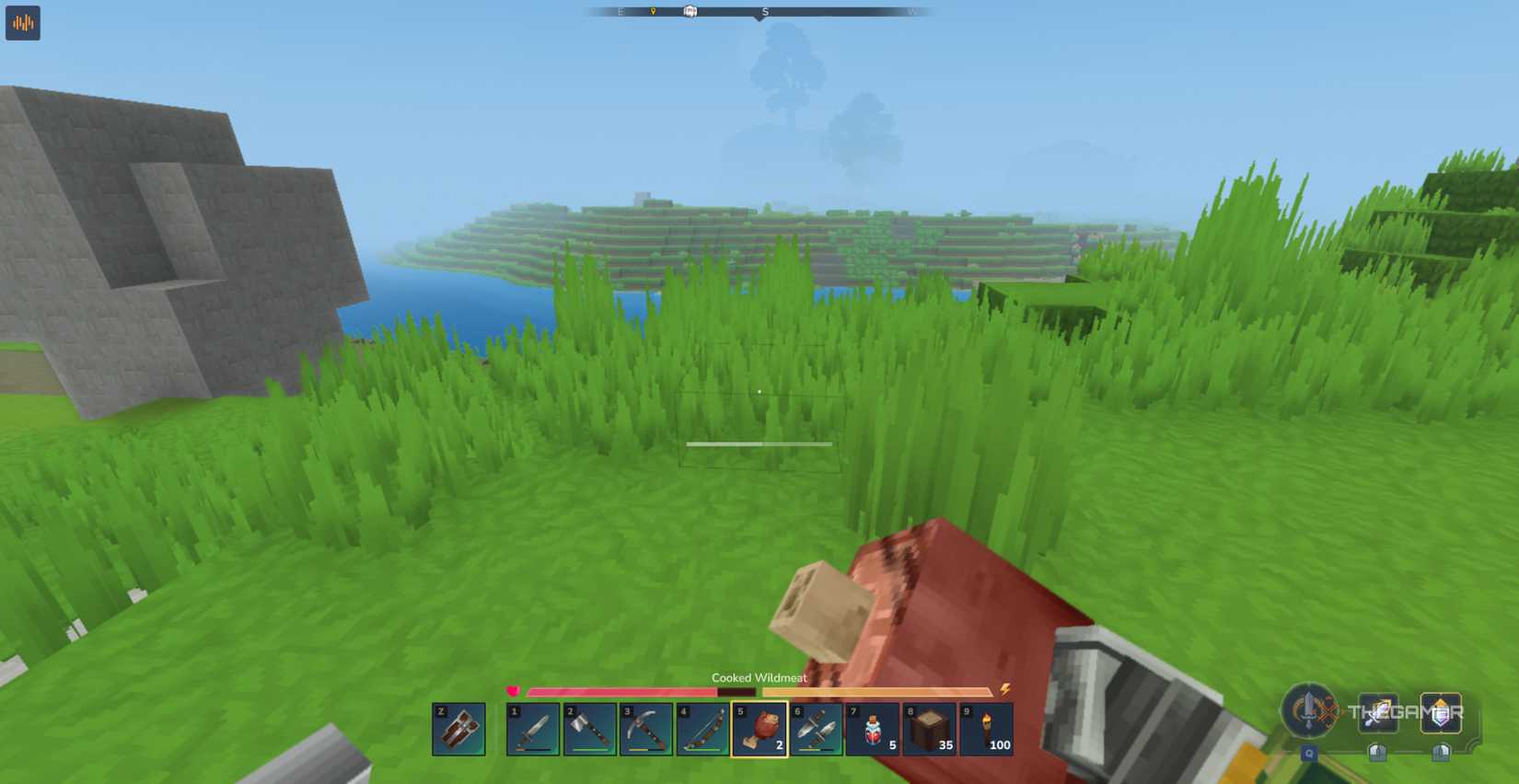Viewport: 1519px width, 784px height.
Task: Select the axe in hotbar slot 2
Action: point(591,731)
